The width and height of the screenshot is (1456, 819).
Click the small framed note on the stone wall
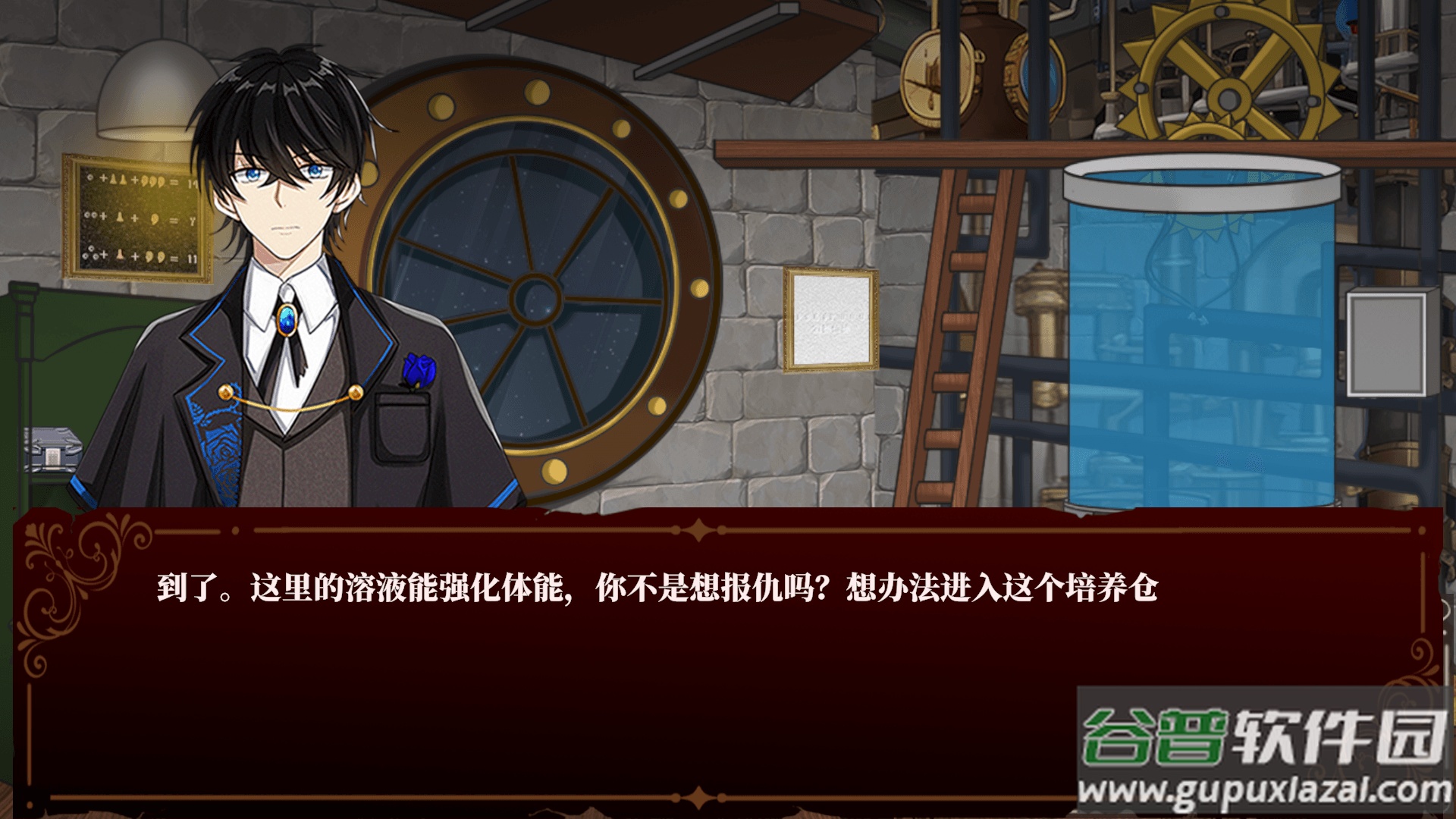[832, 322]
